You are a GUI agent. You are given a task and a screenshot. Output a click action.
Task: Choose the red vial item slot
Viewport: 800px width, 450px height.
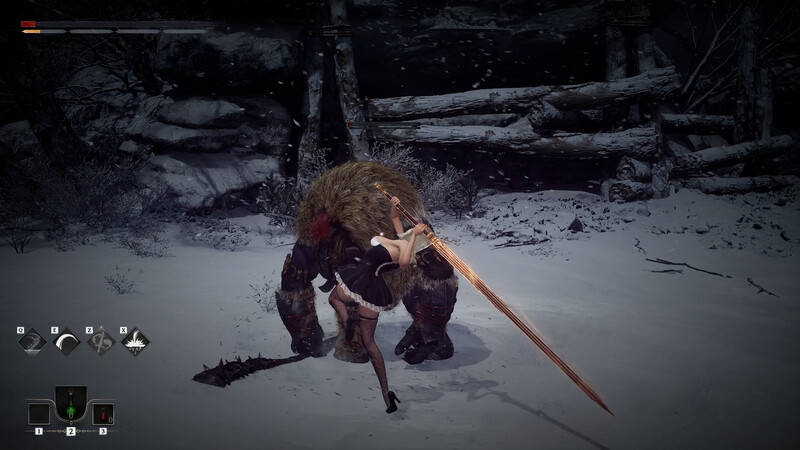[103, 413]
